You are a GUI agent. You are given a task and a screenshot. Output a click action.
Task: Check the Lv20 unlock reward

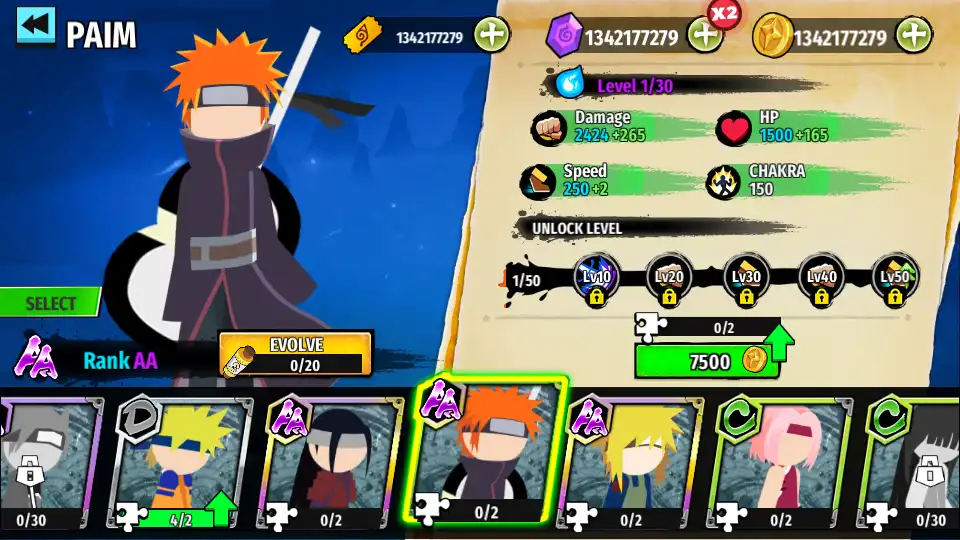[x=669, y=279]
